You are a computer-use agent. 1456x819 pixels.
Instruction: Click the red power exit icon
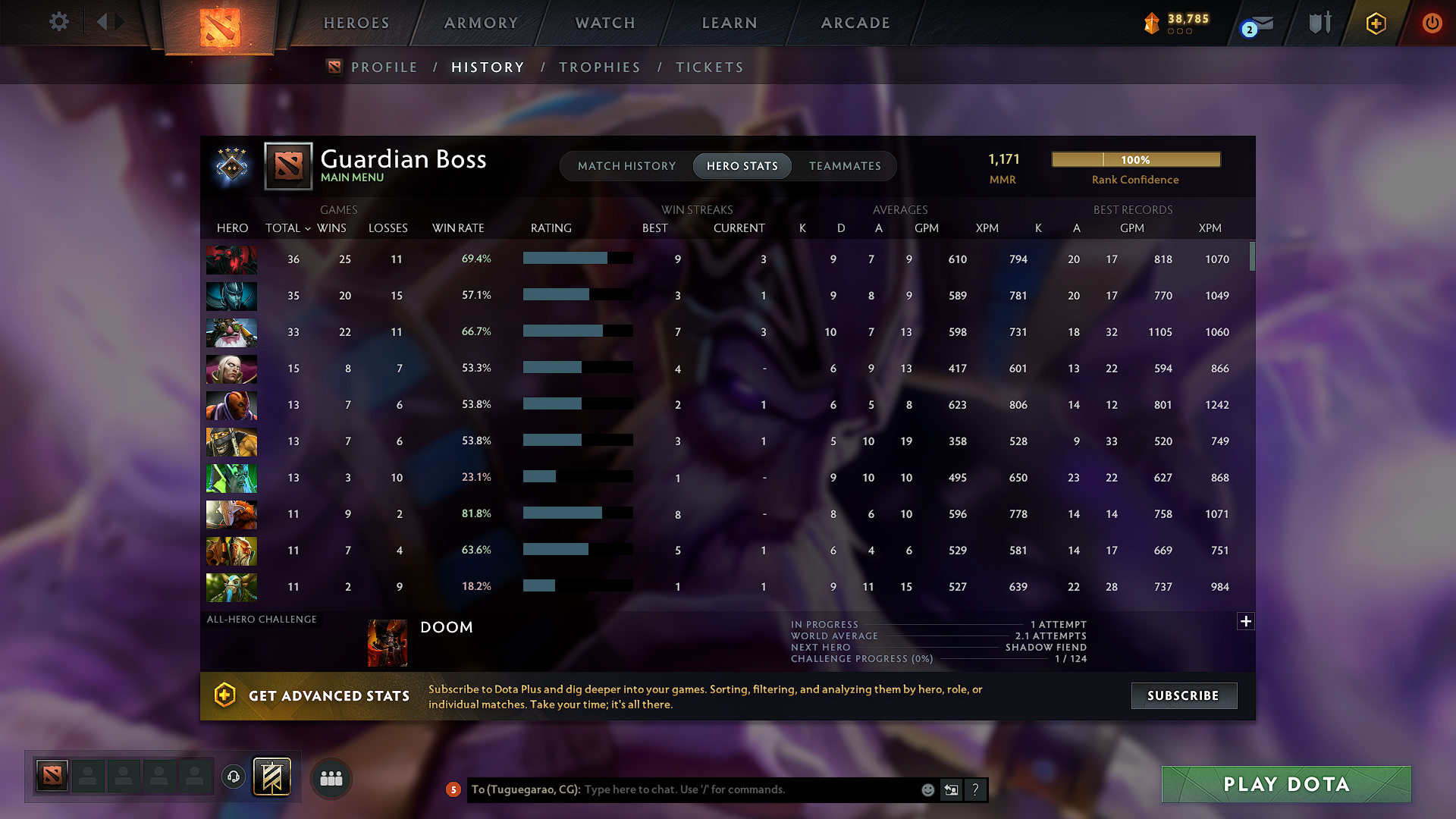pos(1432,24)
